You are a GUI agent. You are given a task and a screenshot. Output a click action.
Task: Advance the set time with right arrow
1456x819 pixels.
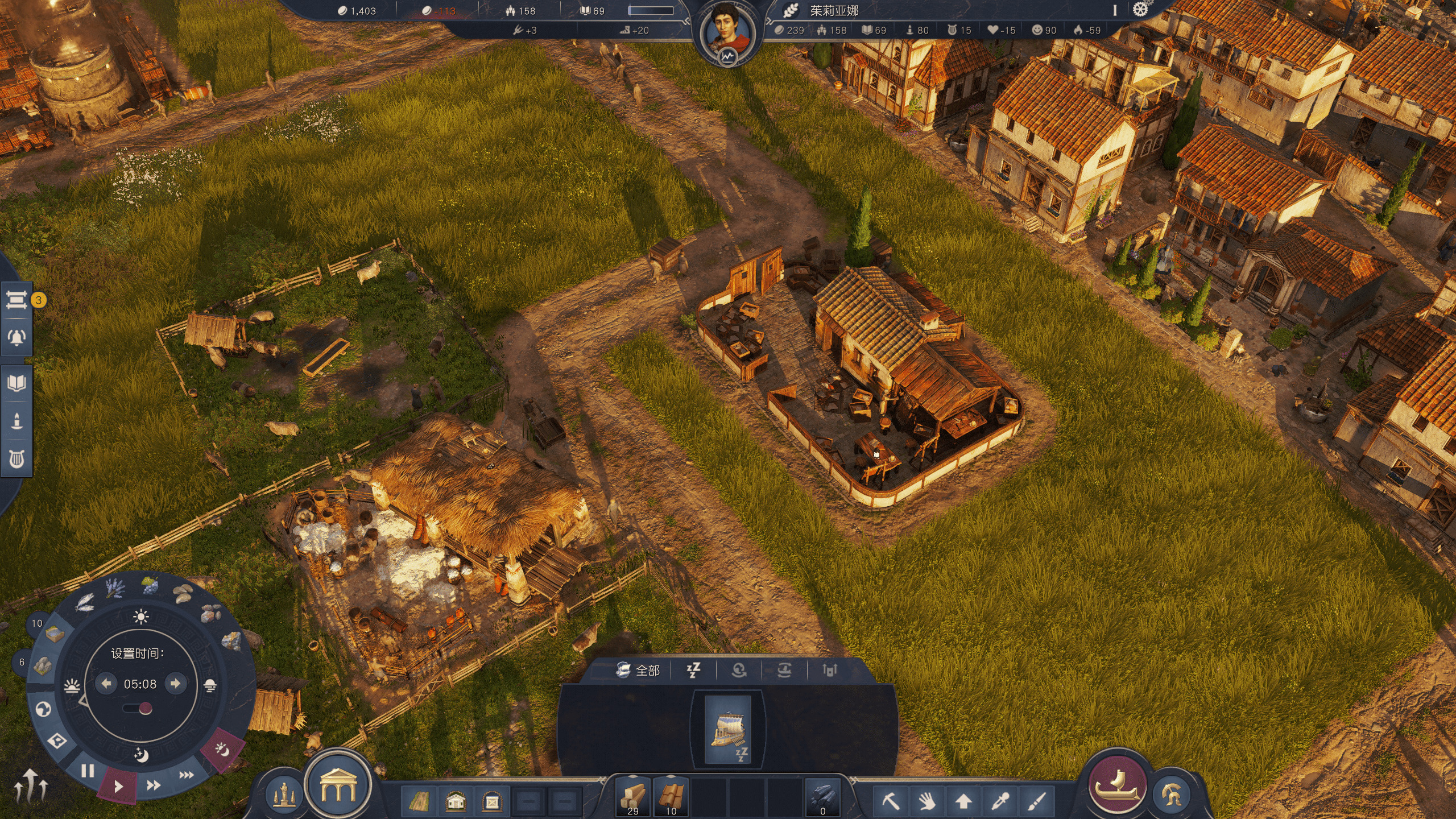tap(176, 683)
